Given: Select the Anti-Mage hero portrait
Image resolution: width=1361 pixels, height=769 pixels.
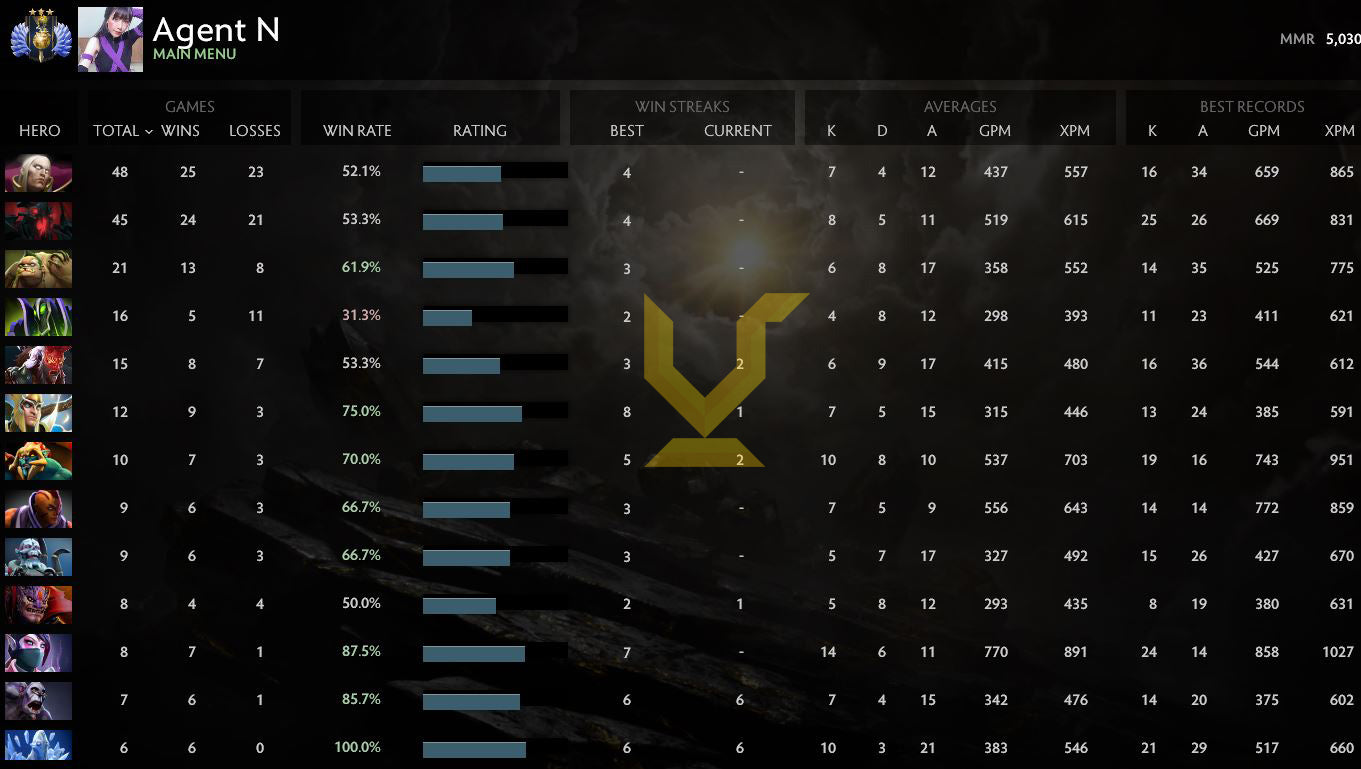Looking at the screenshot, I should 38,508.
